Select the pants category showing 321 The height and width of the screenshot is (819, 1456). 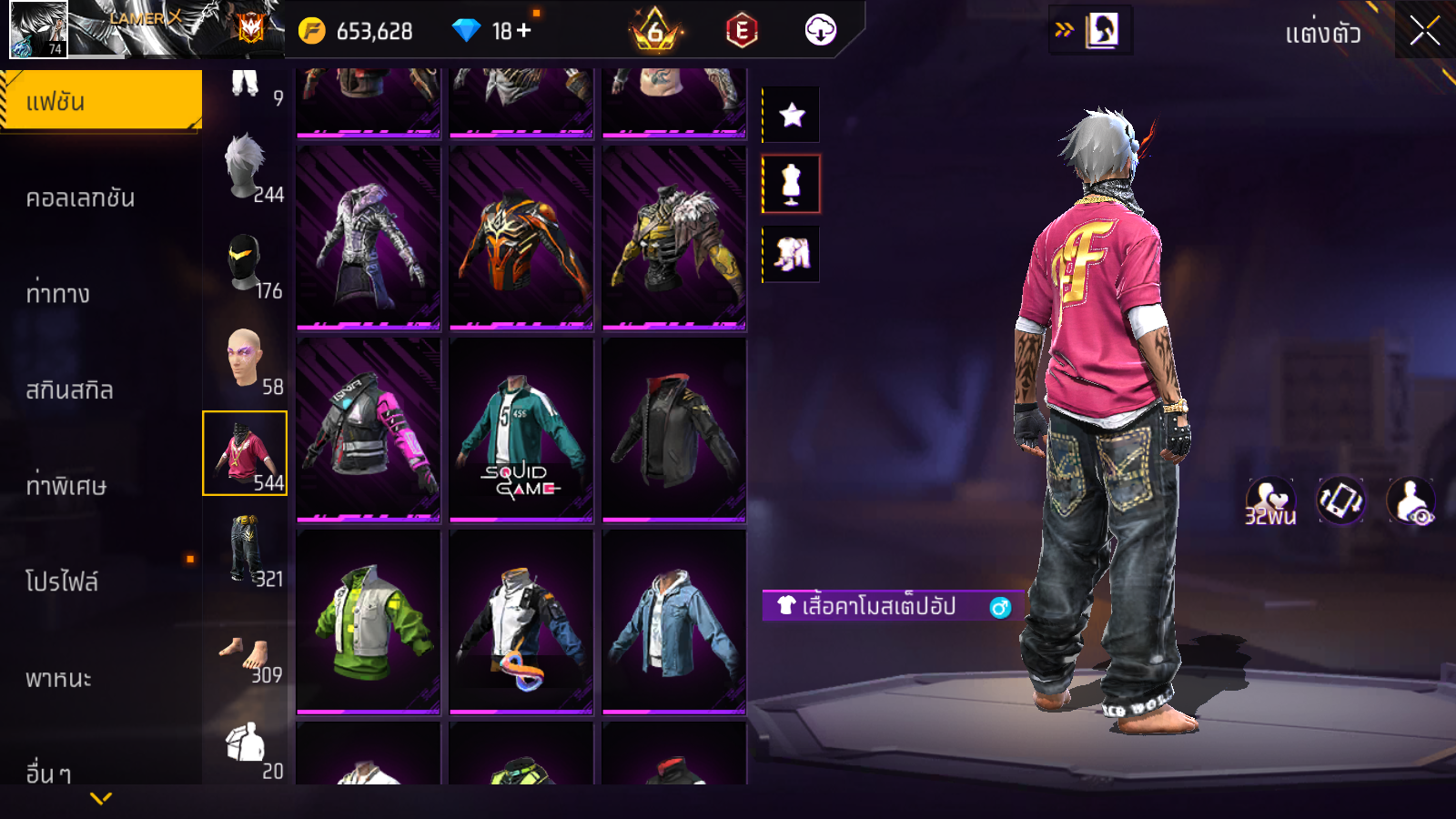click(x=246, y=550)
